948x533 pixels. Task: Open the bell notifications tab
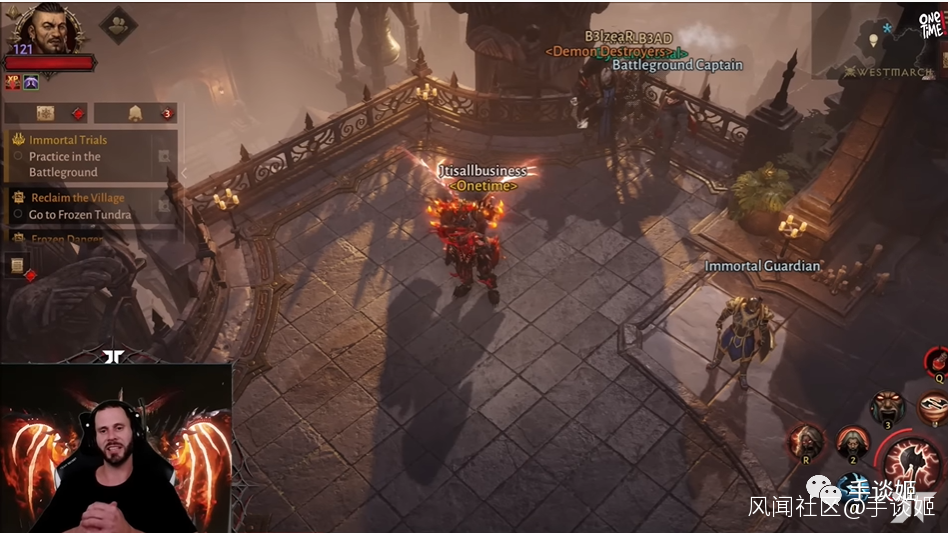coord(135,113)
